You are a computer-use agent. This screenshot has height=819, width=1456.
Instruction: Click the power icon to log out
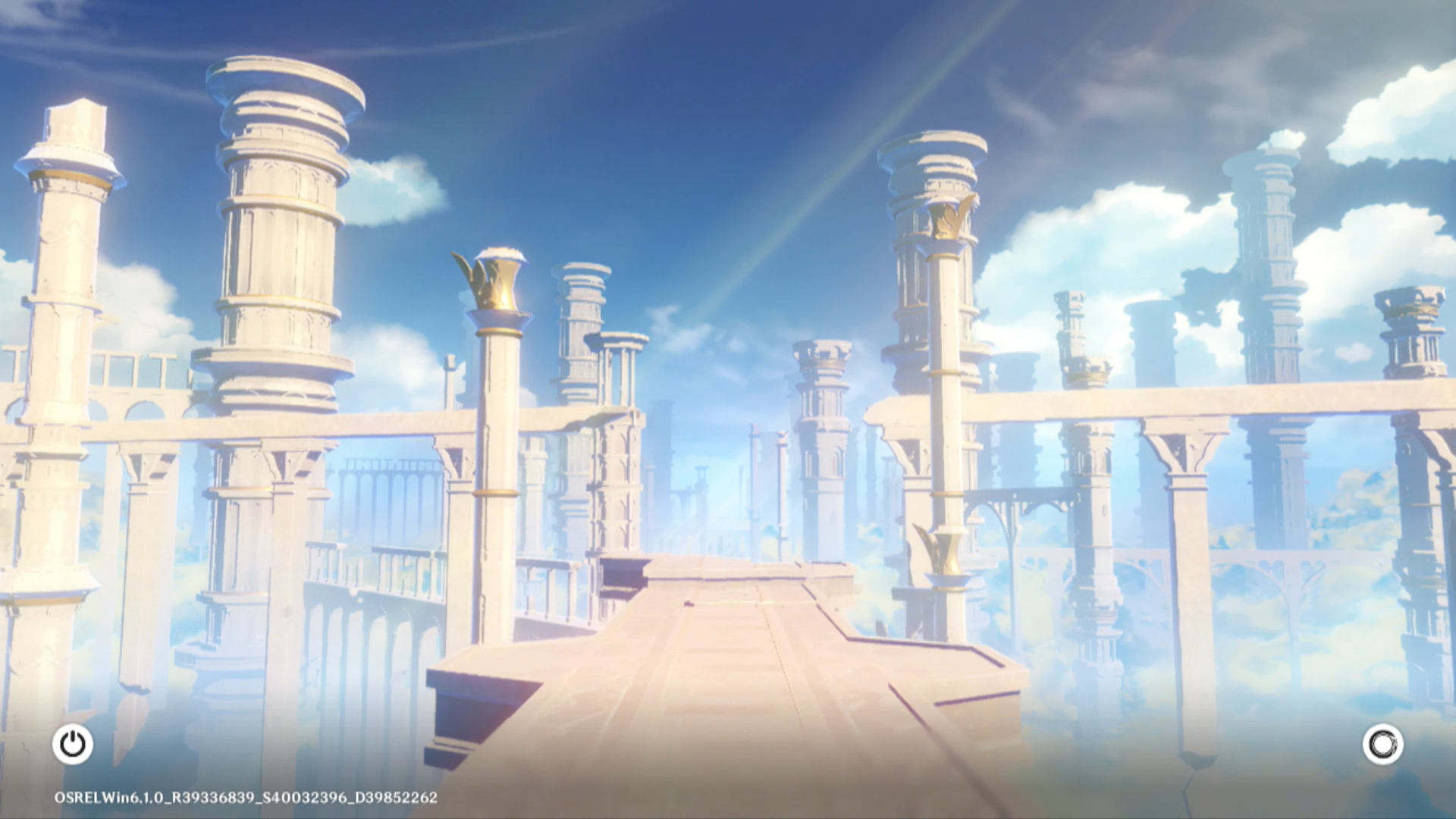pyautogui.click(x=73, y=744)
